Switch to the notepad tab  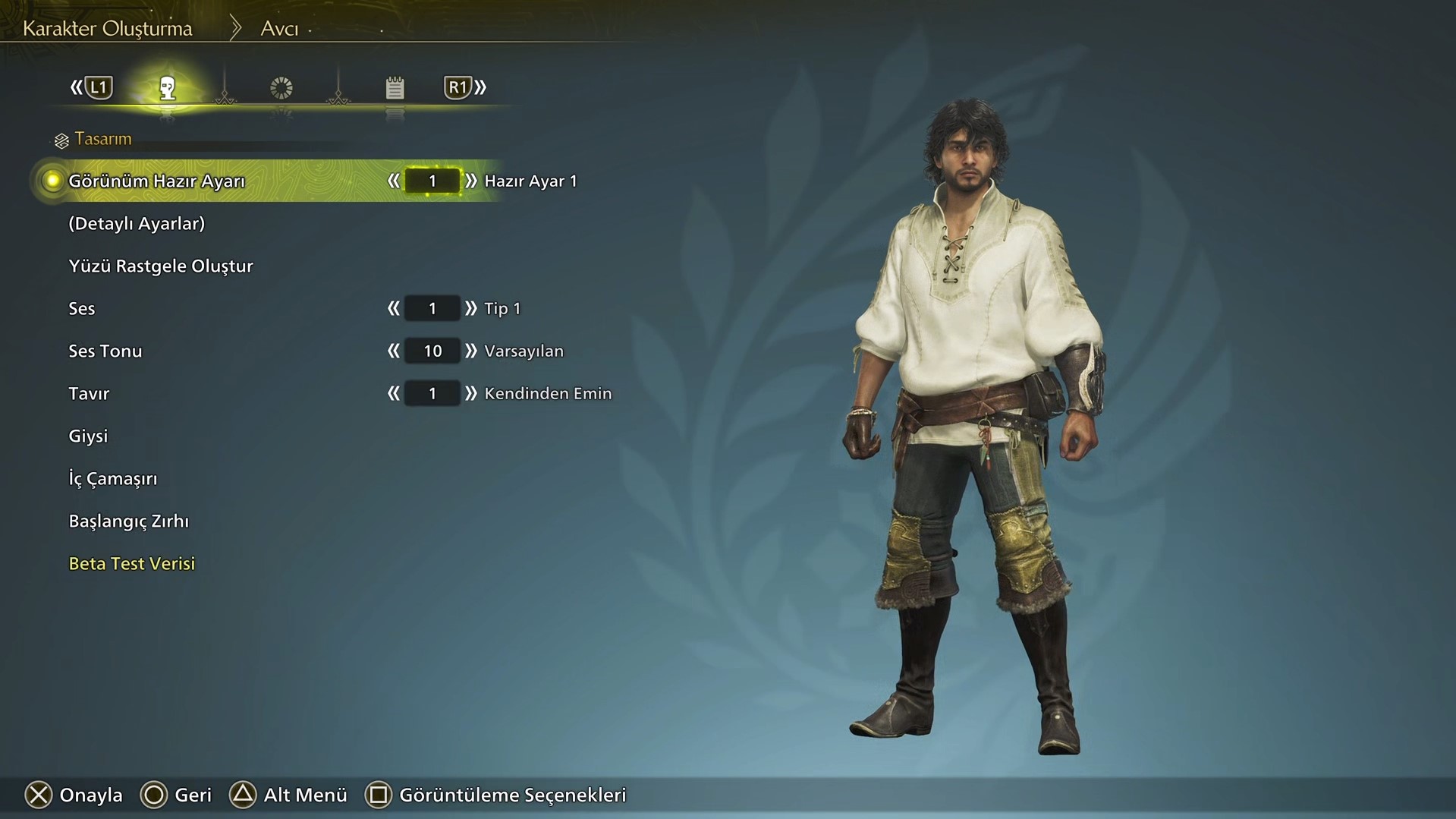point(395,88)
